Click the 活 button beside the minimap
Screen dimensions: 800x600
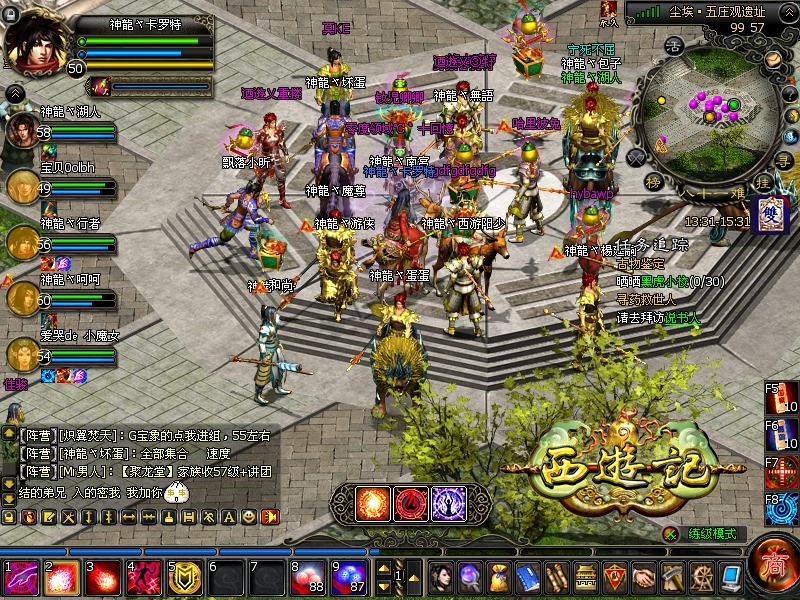[674, 45]
